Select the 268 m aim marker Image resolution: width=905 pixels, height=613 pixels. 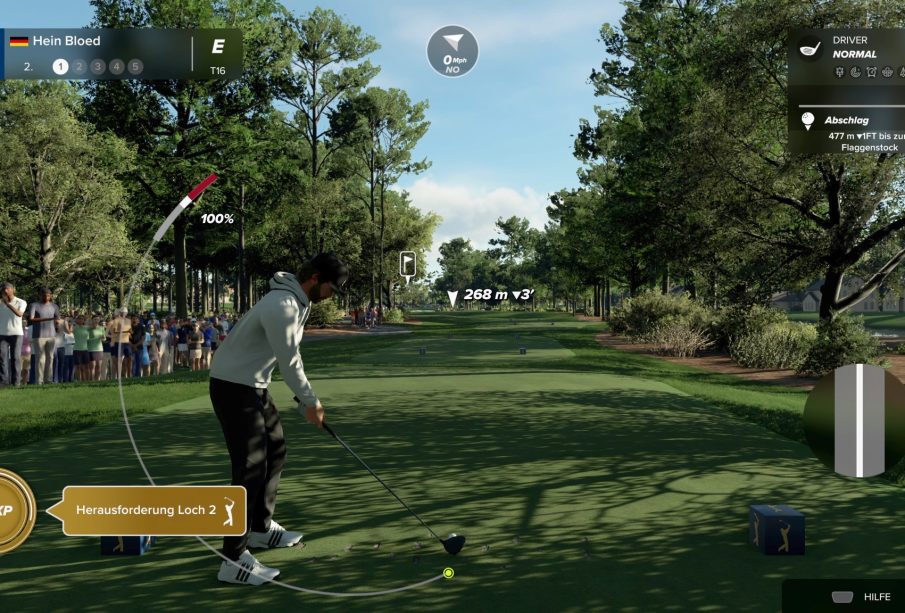pos(490,295)
